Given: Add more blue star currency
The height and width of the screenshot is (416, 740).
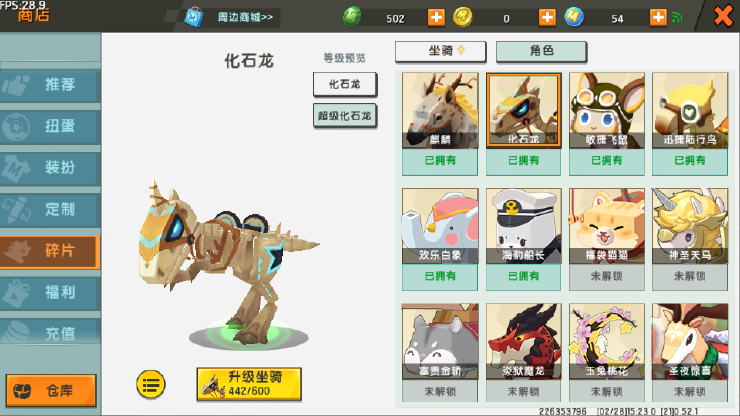Looking at the screenshot, I should coord(658,17).
